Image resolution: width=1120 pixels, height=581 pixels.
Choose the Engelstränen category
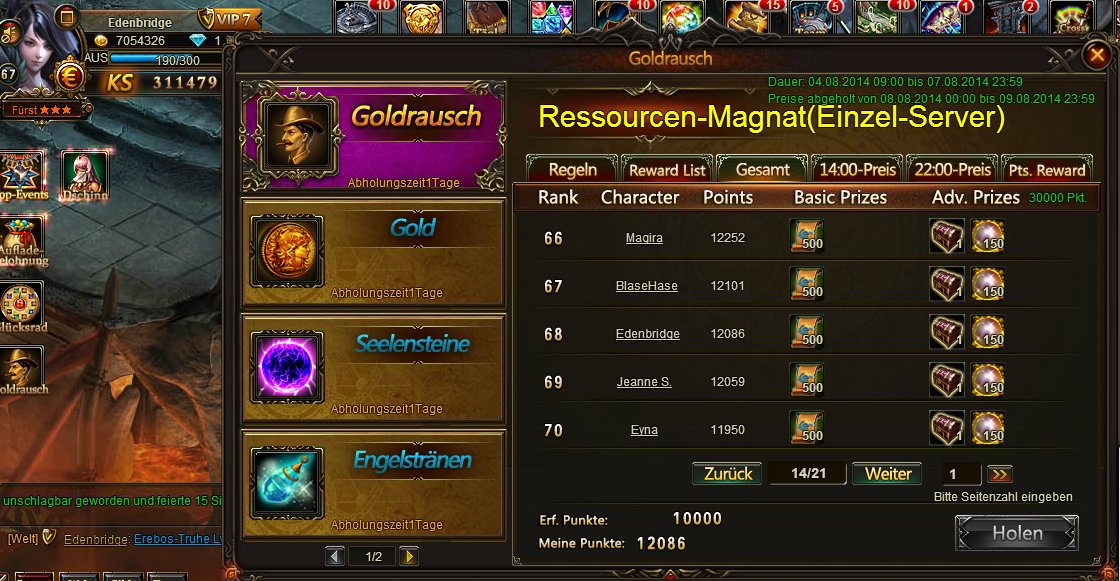click(373, 480)
